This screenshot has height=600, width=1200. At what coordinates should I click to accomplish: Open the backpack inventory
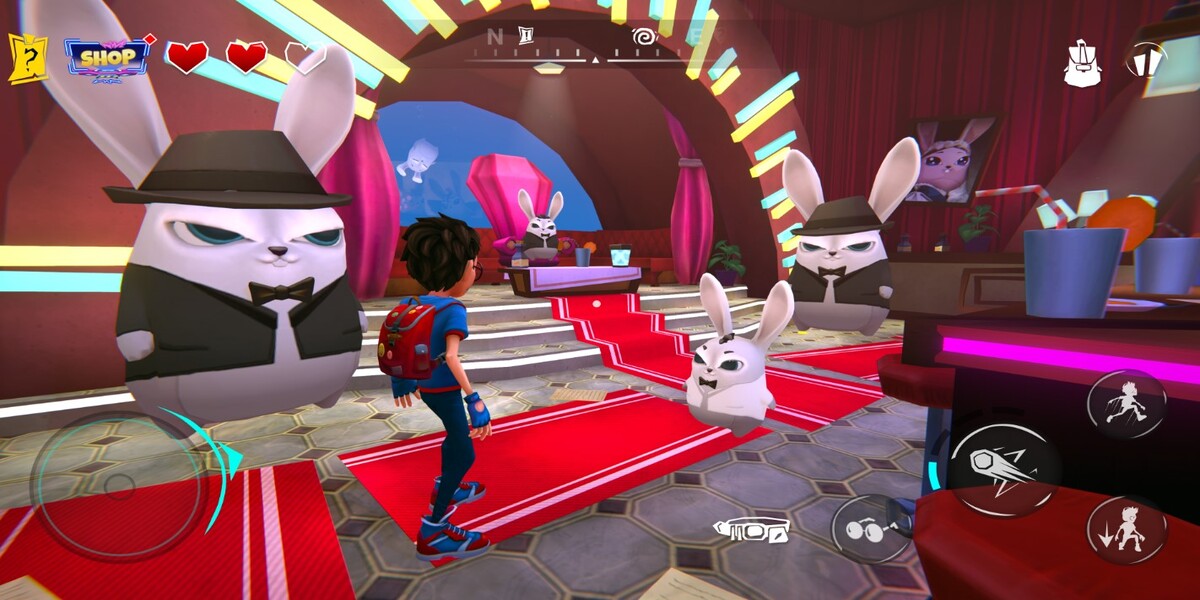(x=1082, y=62)
